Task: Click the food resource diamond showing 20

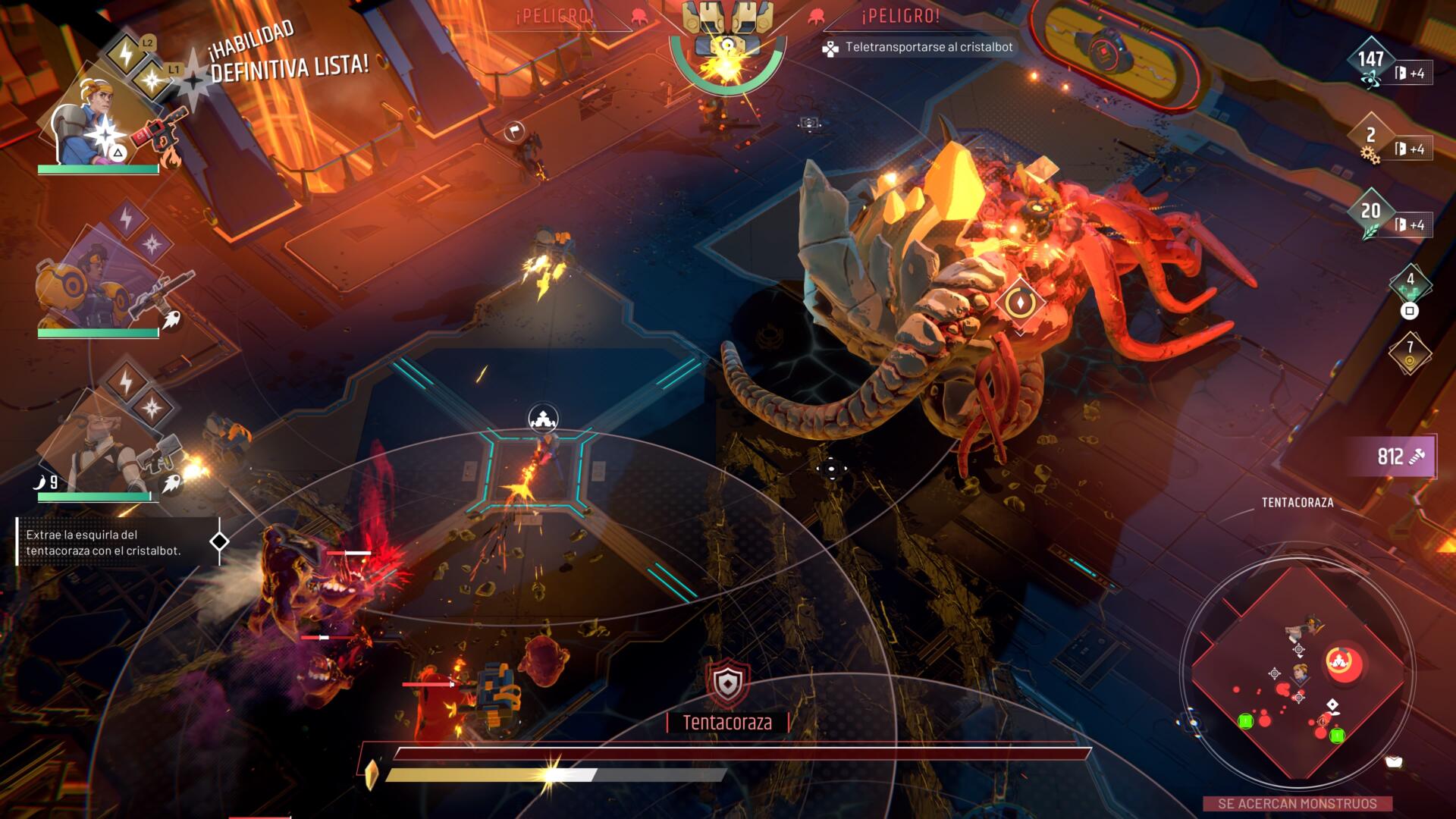Action: 1370,213
